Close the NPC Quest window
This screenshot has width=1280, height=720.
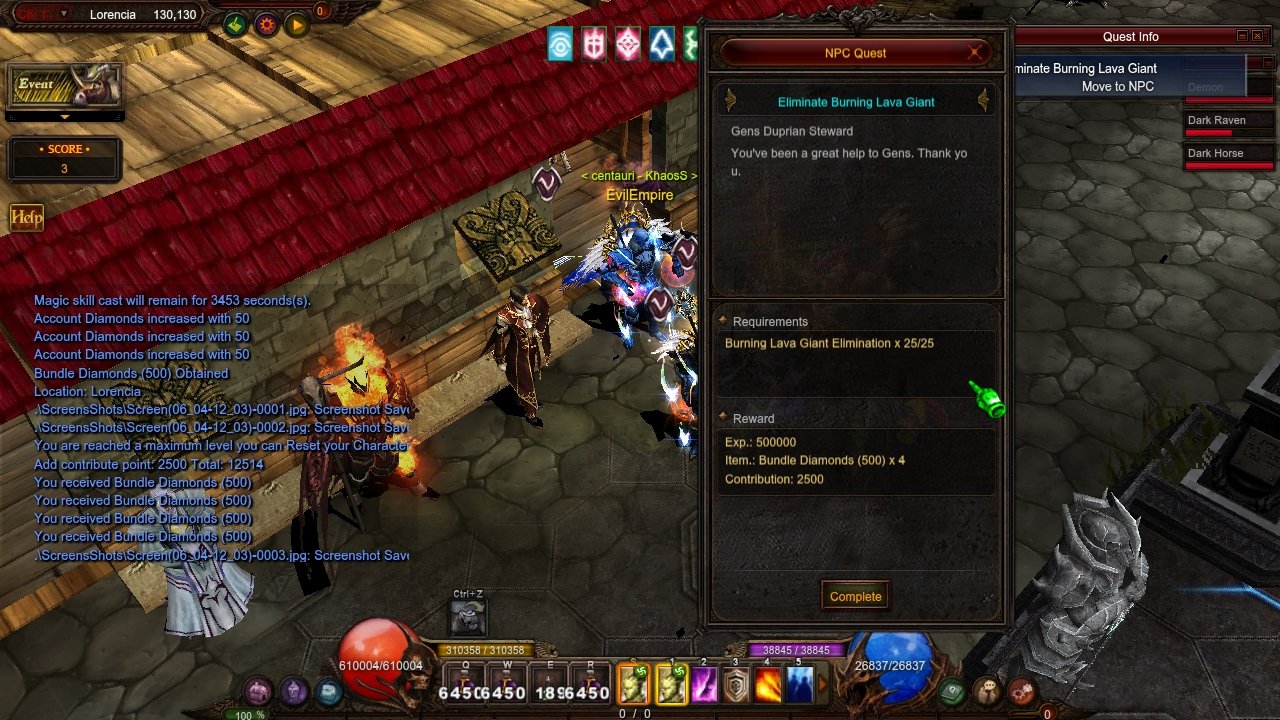coord(975,53)
